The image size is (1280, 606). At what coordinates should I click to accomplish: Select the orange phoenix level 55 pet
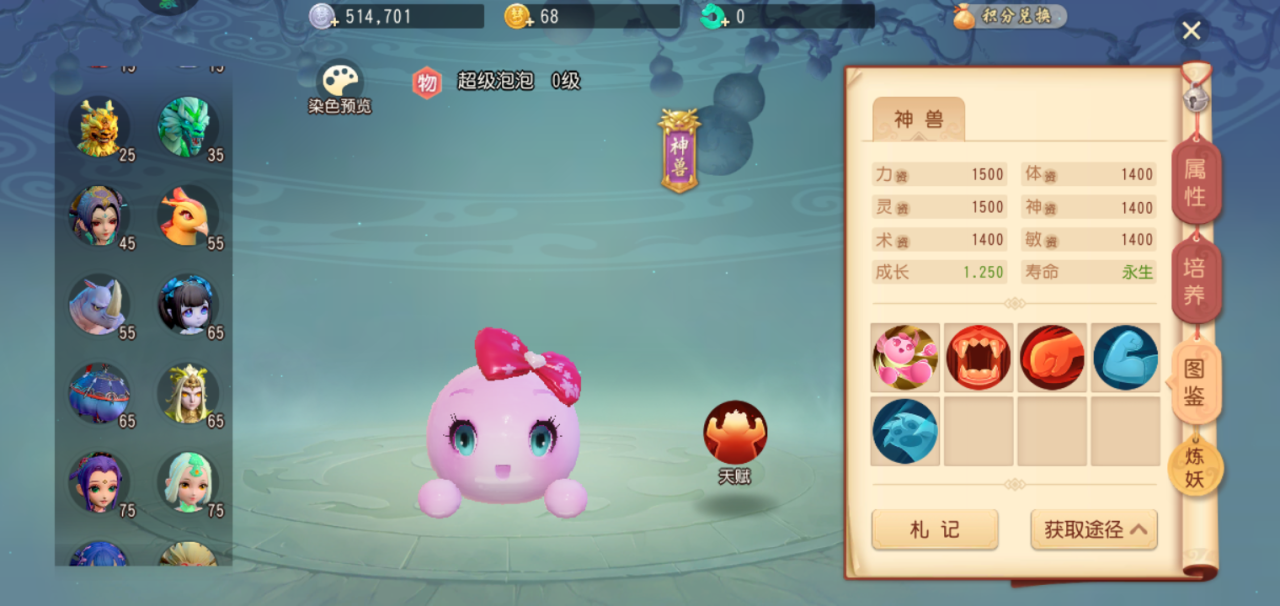click(187, 216)
